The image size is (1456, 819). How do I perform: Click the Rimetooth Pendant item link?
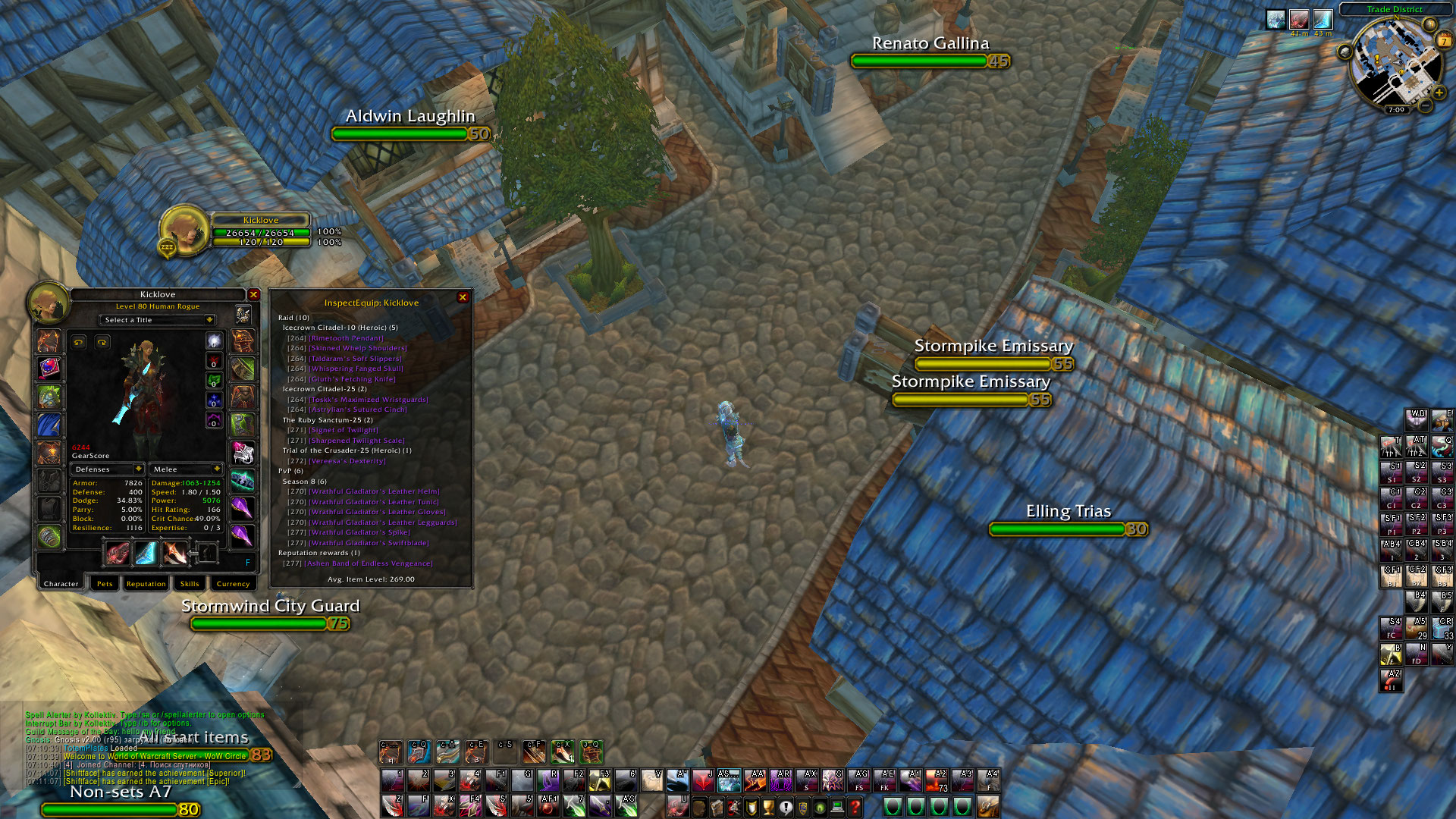point(346,338)
